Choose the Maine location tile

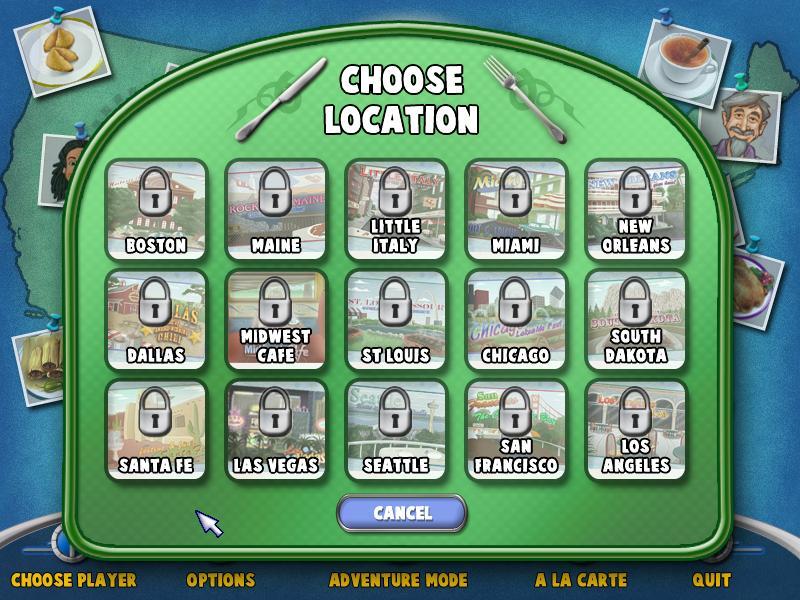pos(275,210)
